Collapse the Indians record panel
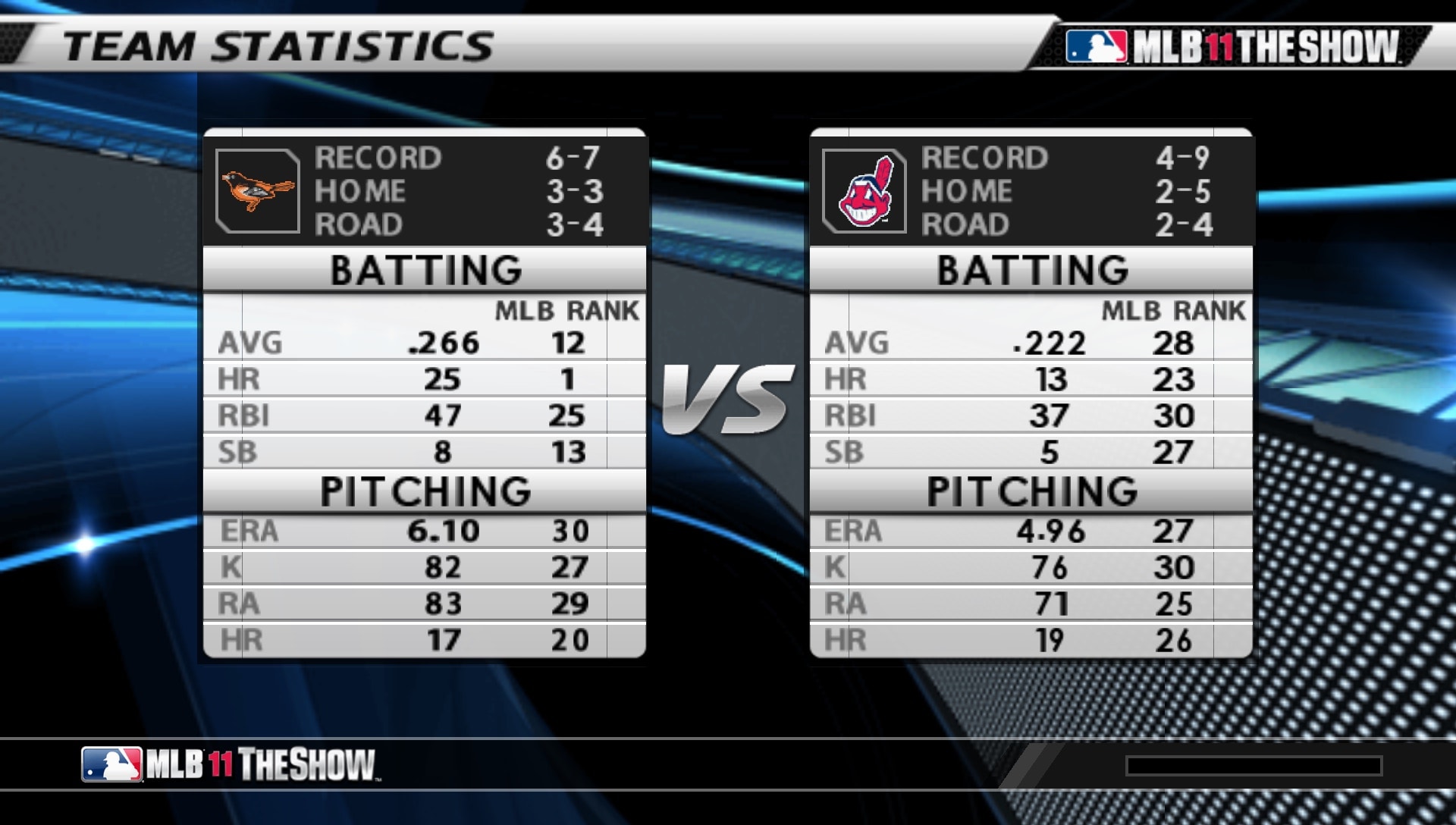 coord(1033,190)
